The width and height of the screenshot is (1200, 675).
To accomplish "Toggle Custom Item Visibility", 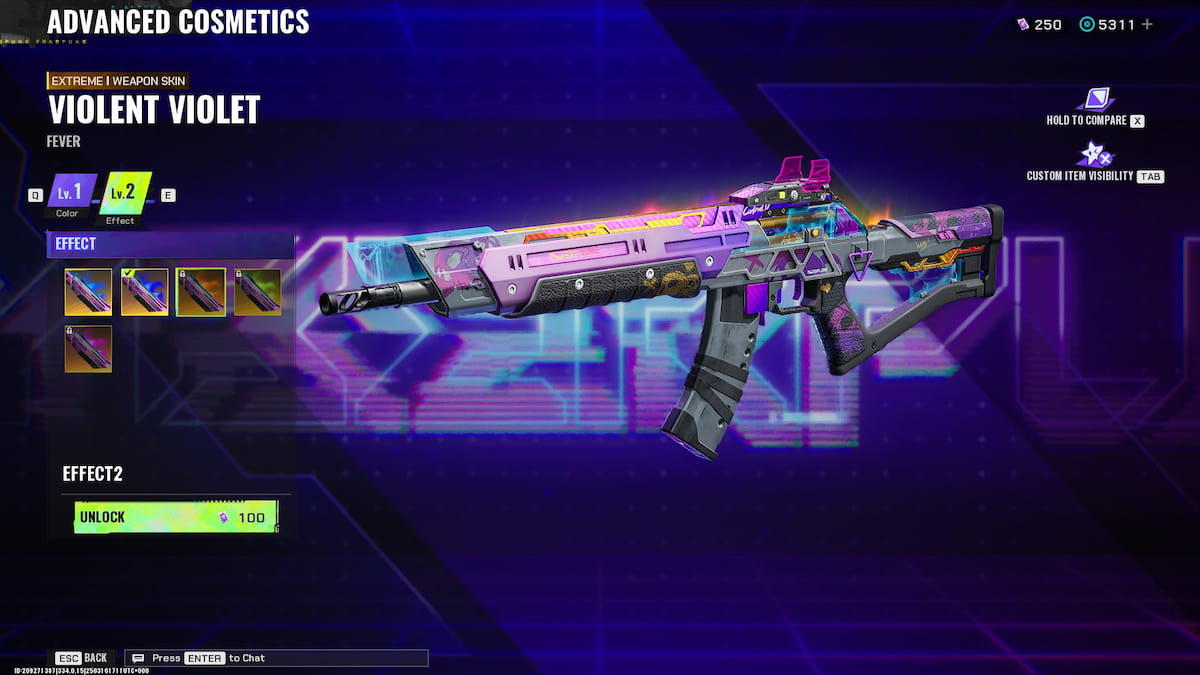I will 1094,155.
